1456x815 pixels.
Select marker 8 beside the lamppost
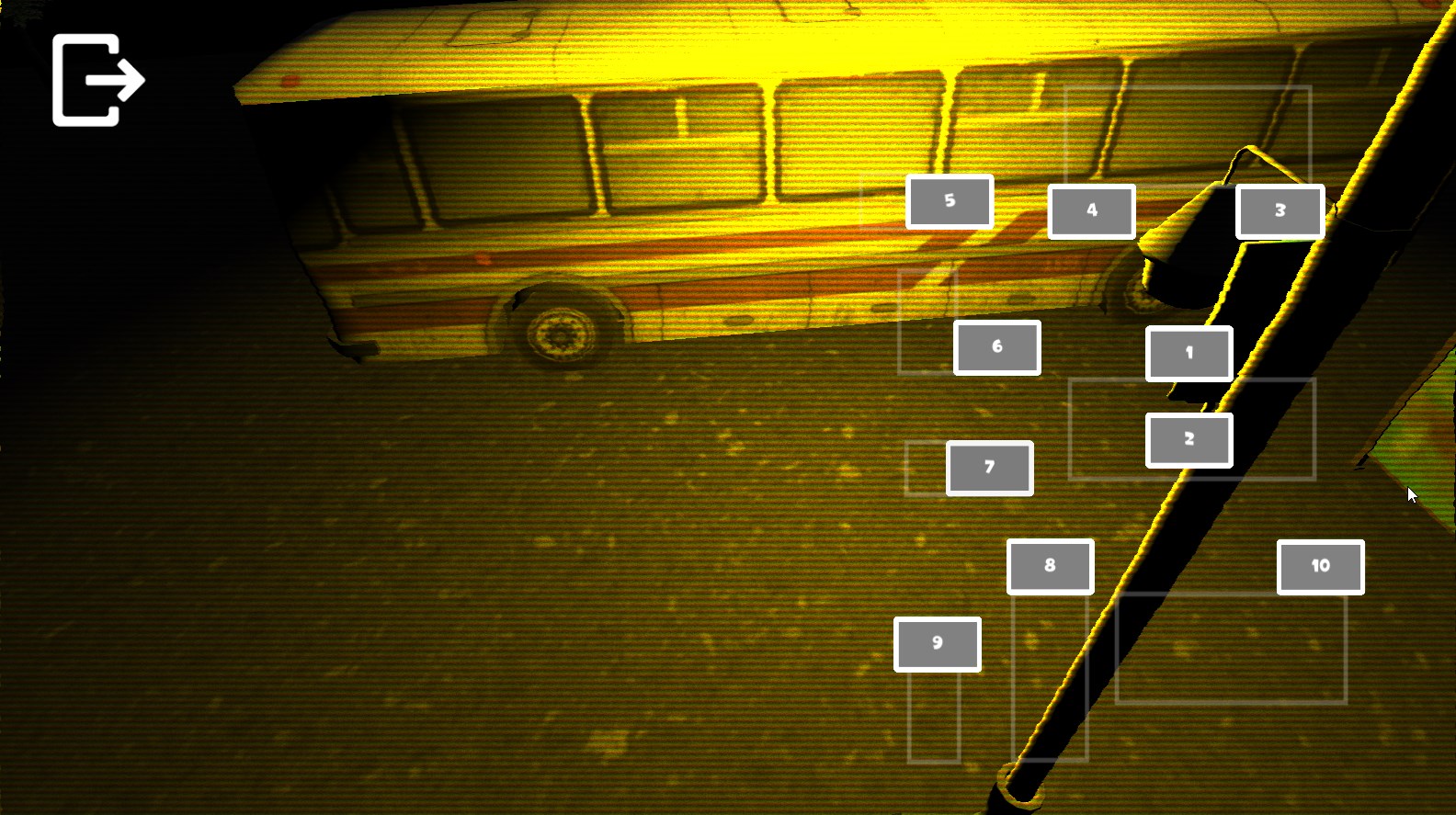1050,565
